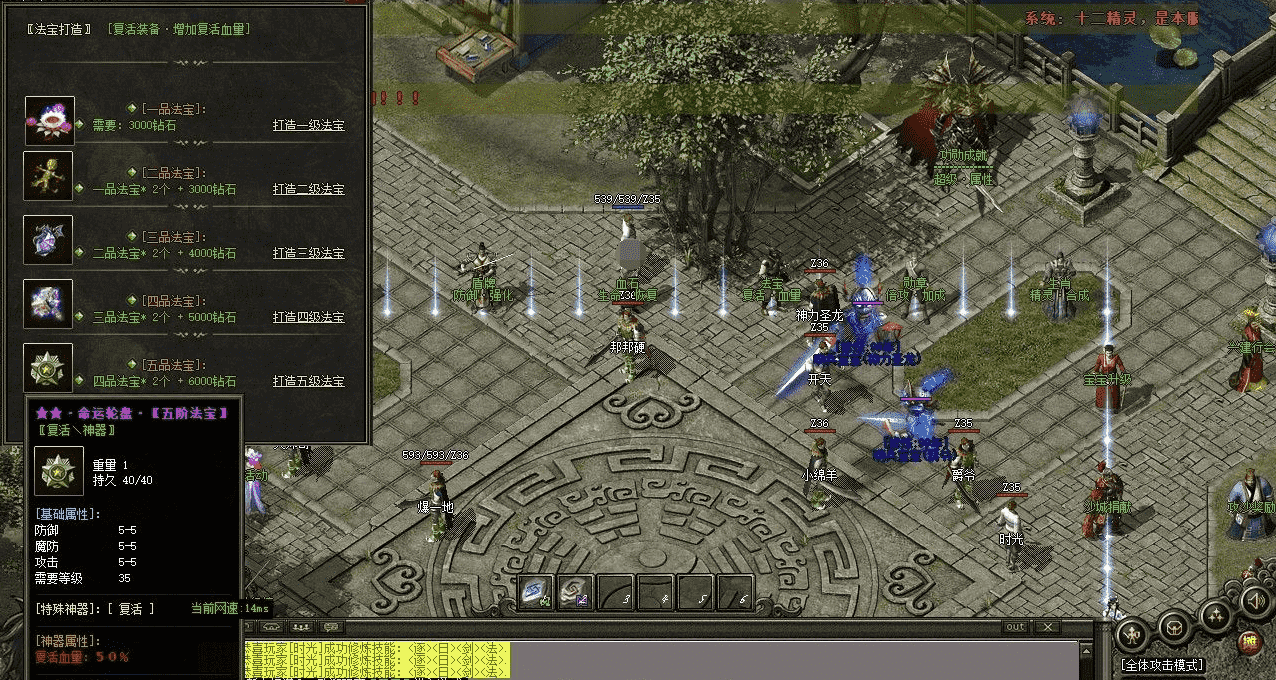Image resolution: width=1276 pixels, height=680 pixels.
Task: Click the chat panel 'out' button
Action: pyautogui.click(x=1016, y=627)
